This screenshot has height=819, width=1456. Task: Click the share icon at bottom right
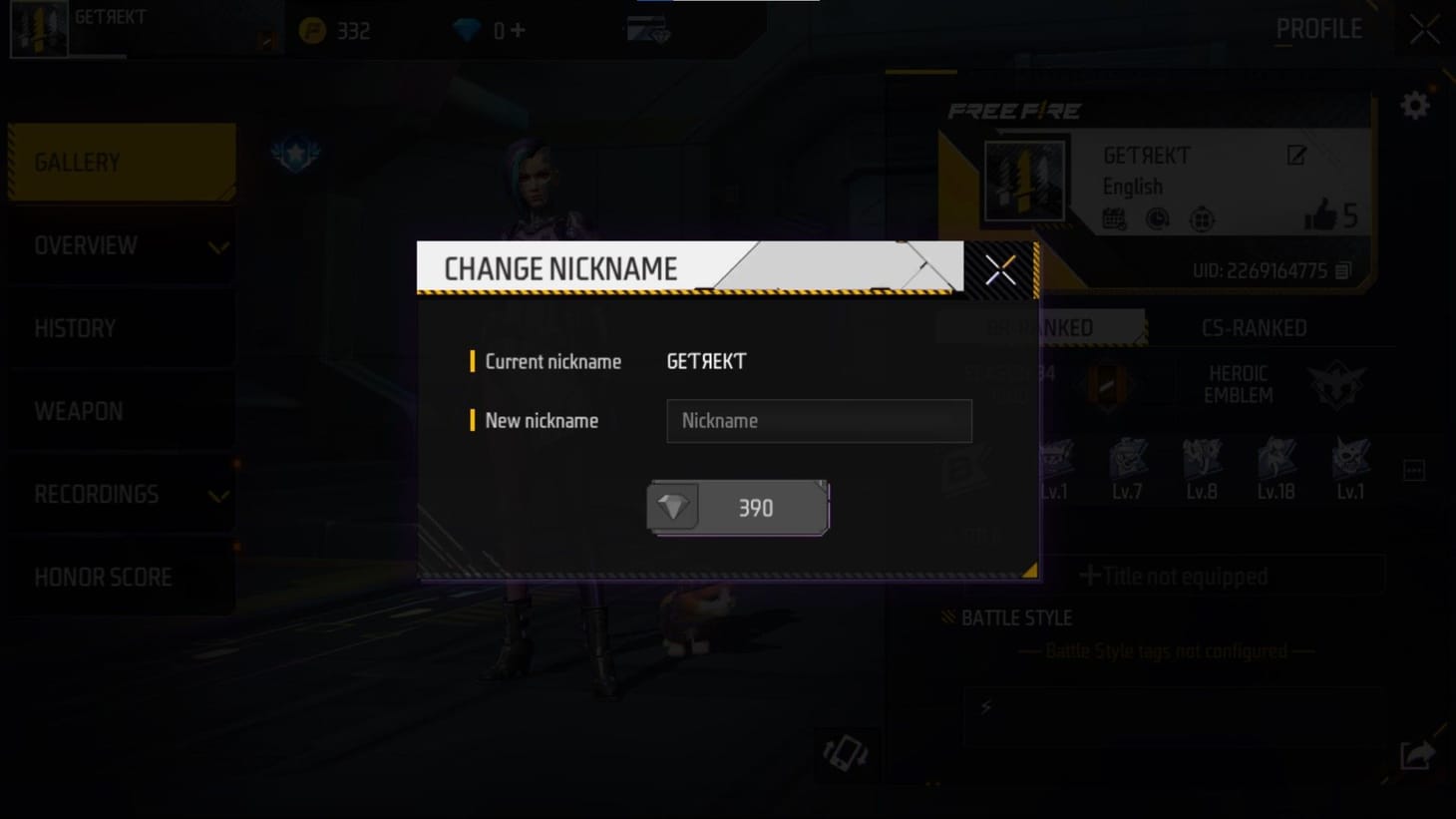click(1414, 755)
